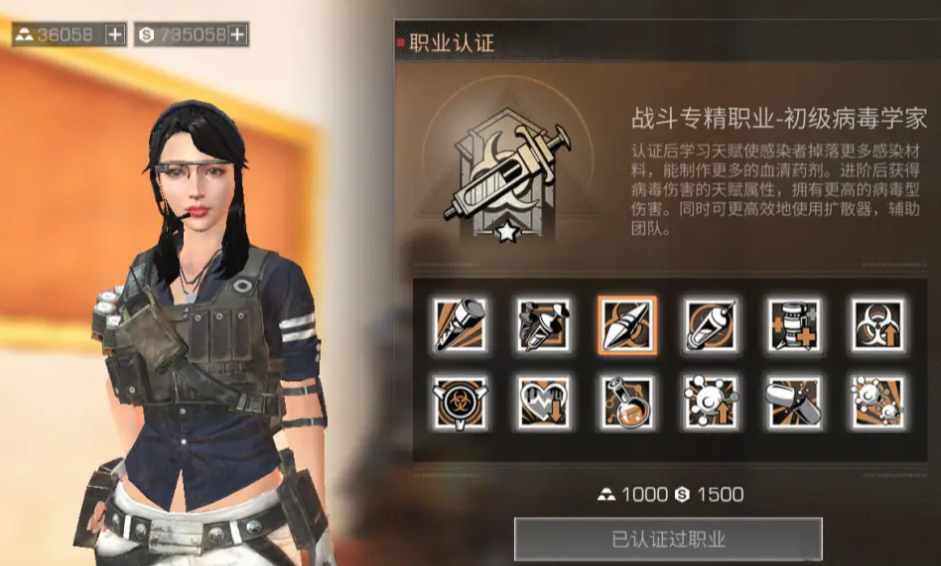Select the tilted tube talent in the first slot

(460, 324)
